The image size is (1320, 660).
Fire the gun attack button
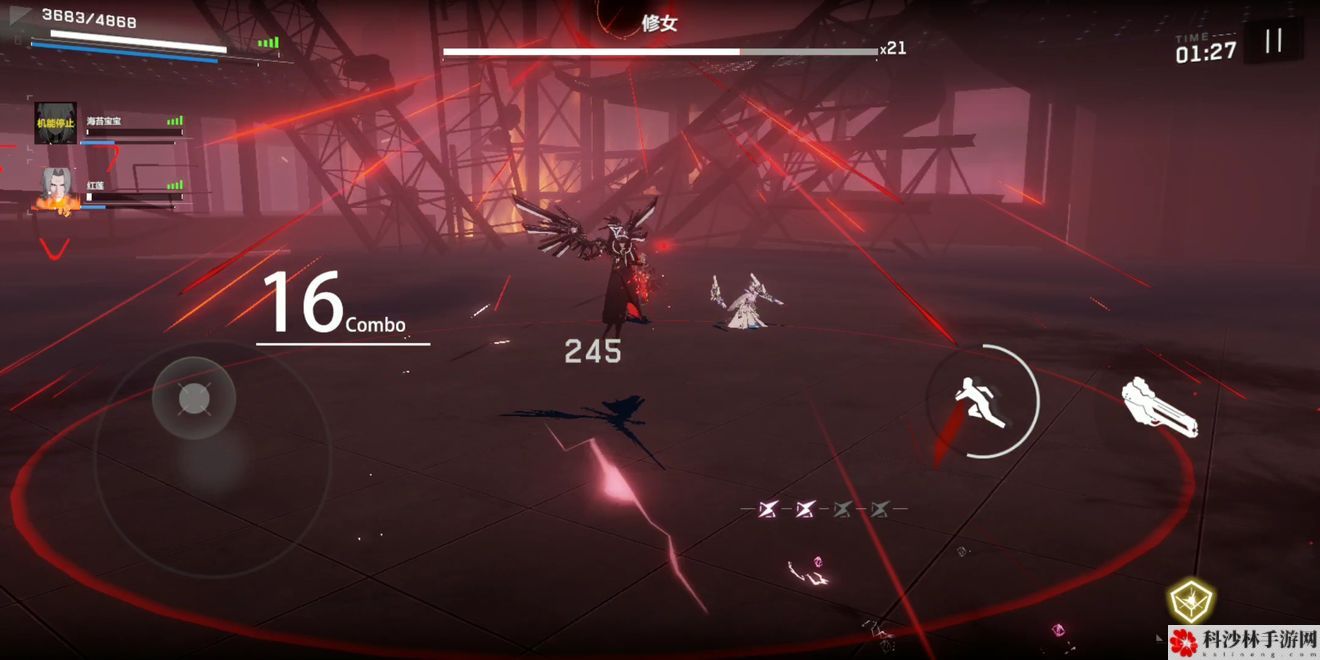click(1158, 408)
